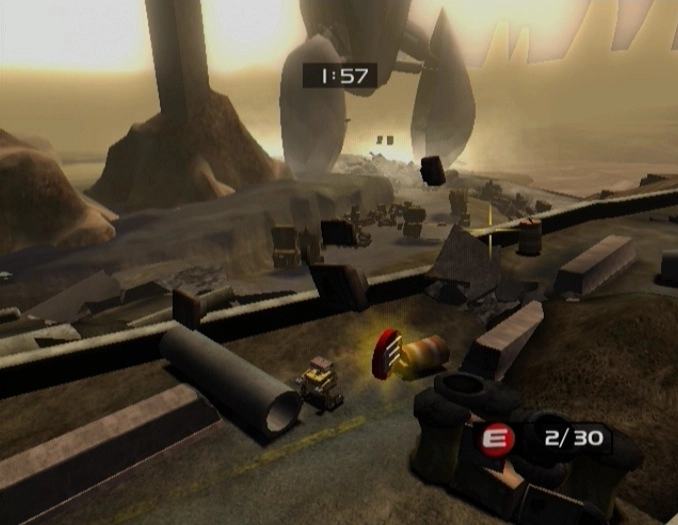Click the red E icon beside the 2/30 counter
Screen dimensions: 678x525
click(x=497, y=438)
